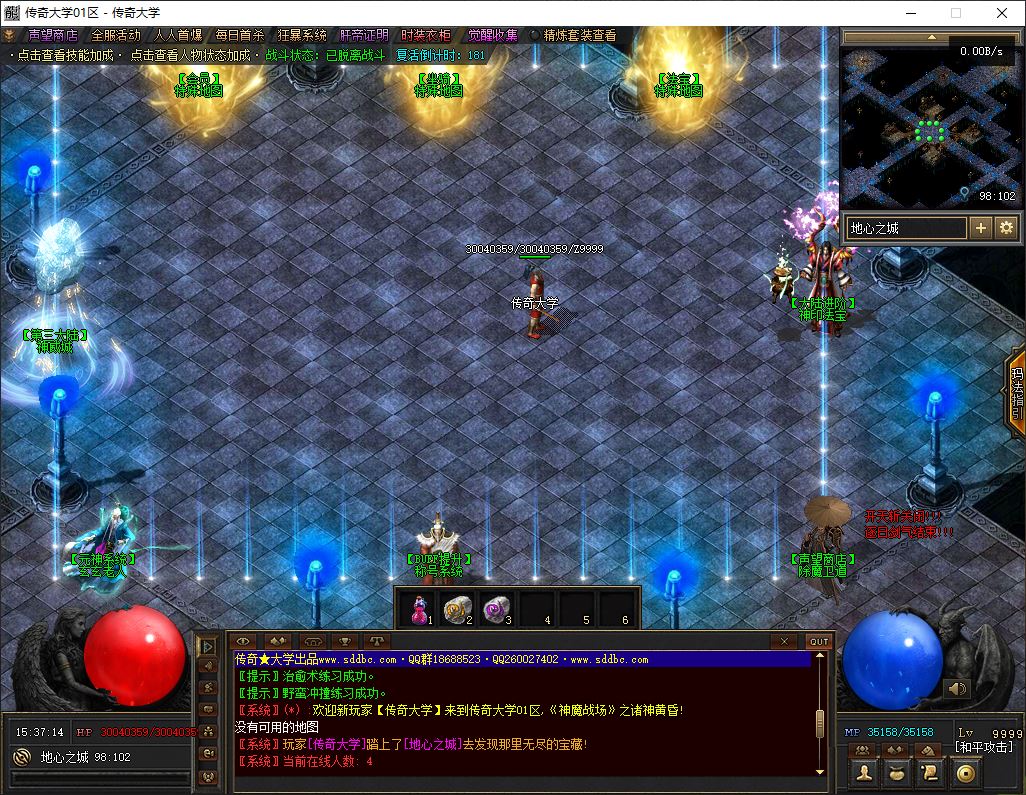Screen dimensions: 1026x795
Task: Open the 声望商店 menu at the top
Action: coord(52,35)
